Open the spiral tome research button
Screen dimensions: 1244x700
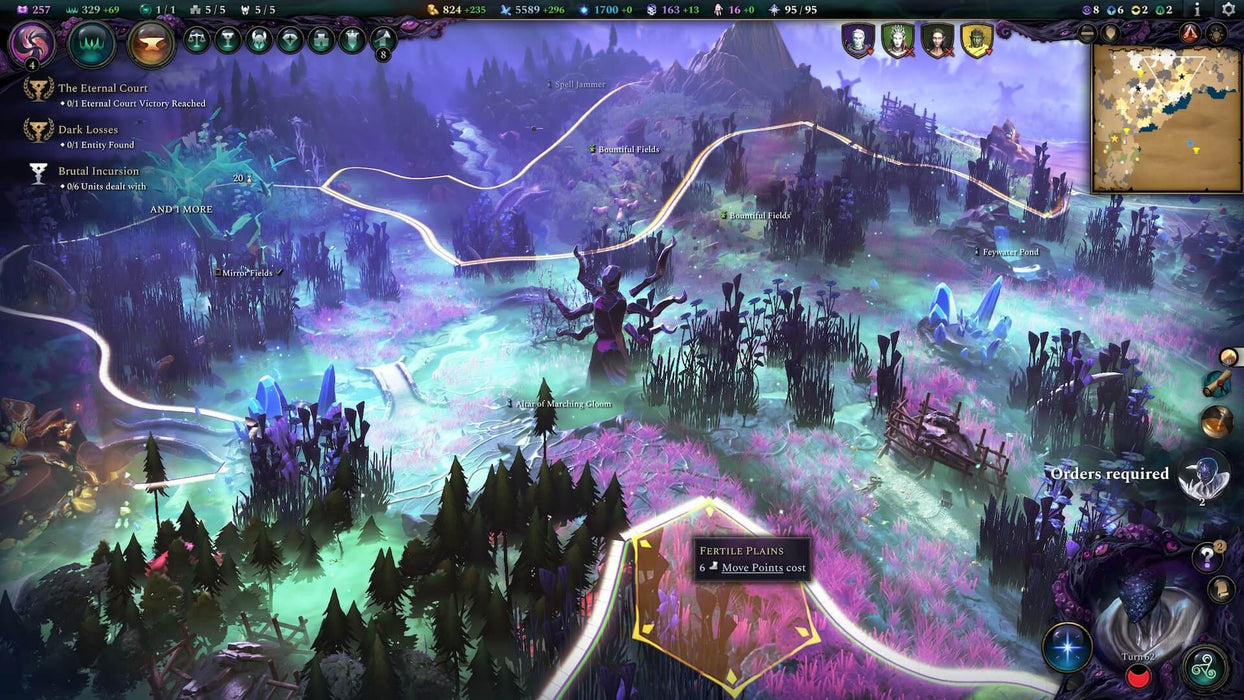[x=32, y=43]
